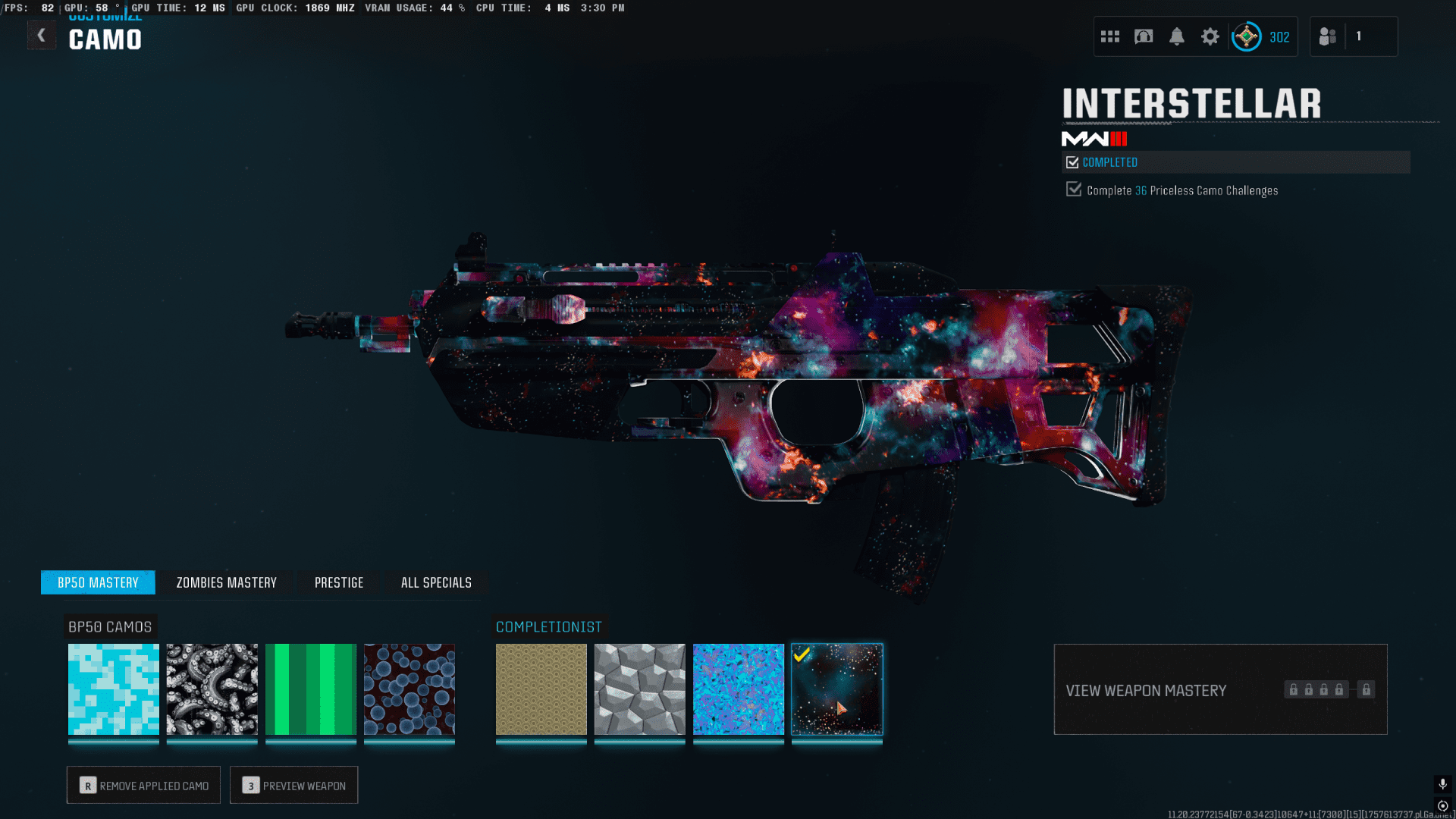Open View Weapon Mastery panel
Image resolution: width=1456 pixels, height=819 pixels.
point(1220,689)
